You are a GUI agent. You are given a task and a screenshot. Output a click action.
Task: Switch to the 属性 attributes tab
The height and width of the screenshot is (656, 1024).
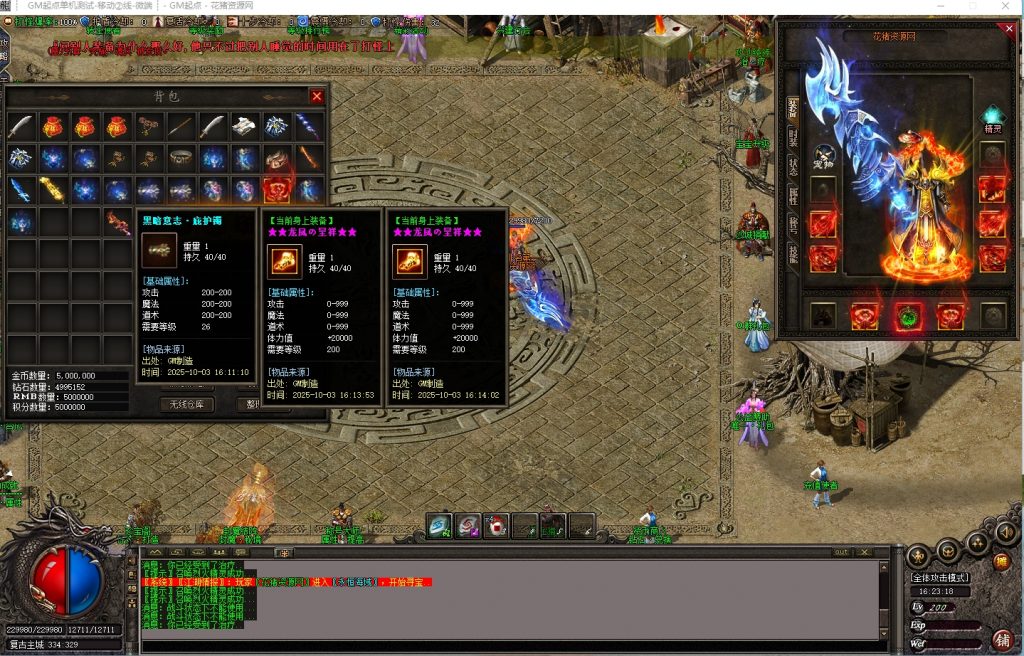(793, 194)
